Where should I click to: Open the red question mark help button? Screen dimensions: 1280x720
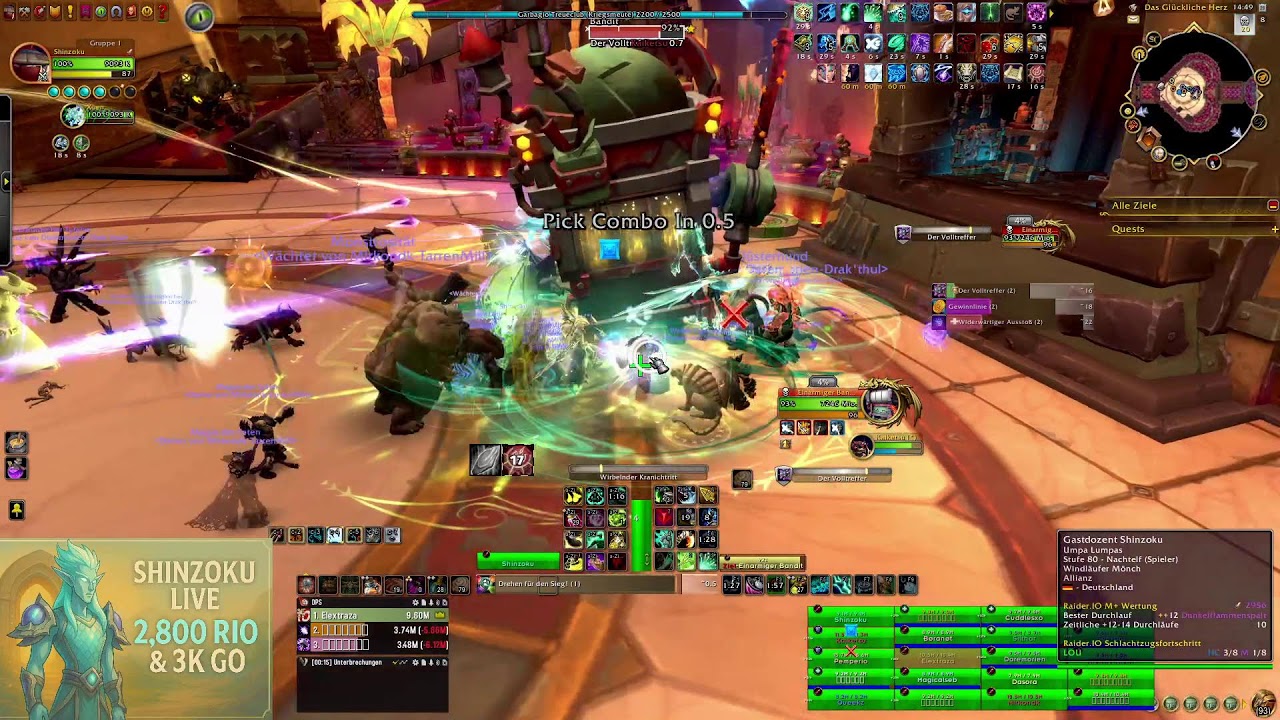click(161, 12)
